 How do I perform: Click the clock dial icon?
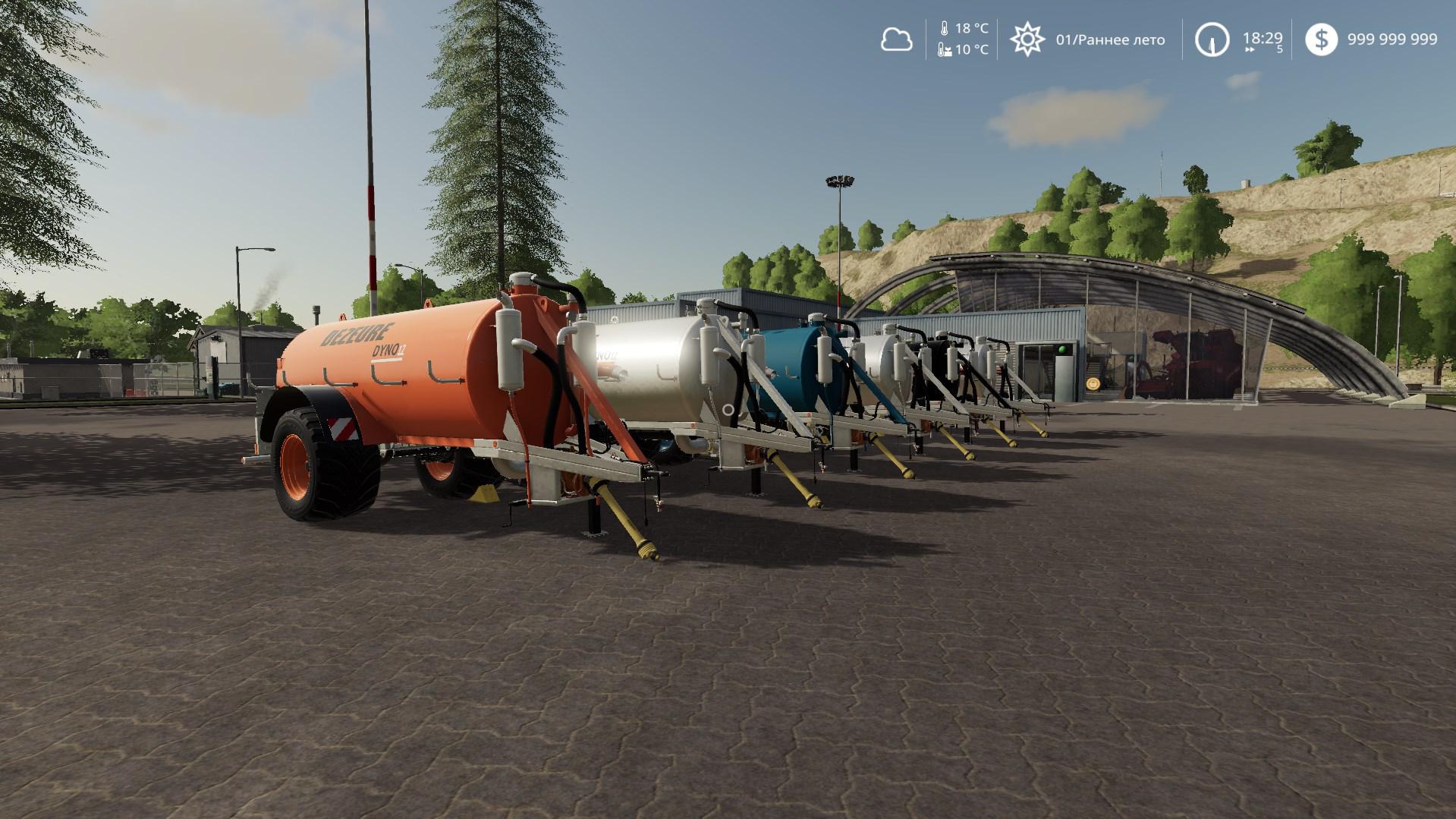(x=1212, y=39)
